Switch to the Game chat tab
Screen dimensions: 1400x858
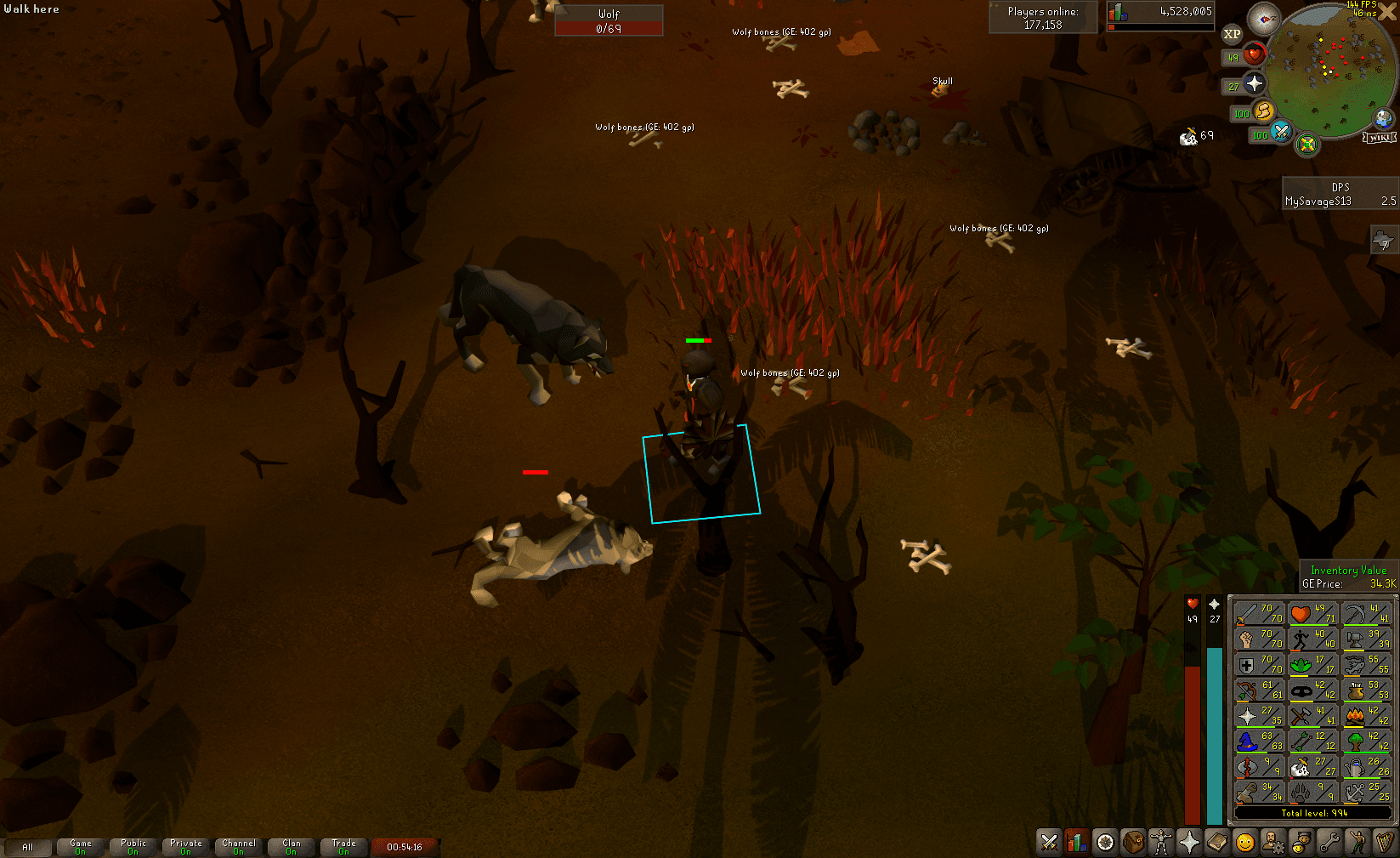coord(80,846)
